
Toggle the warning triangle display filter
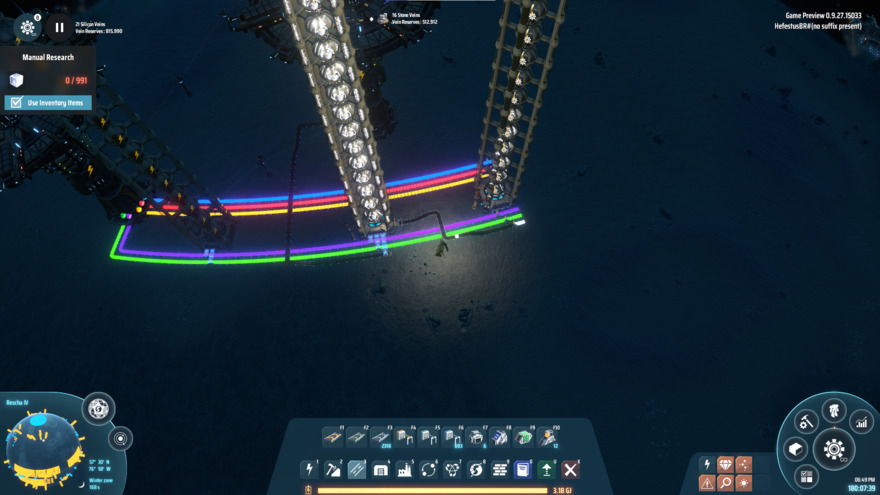707,483
